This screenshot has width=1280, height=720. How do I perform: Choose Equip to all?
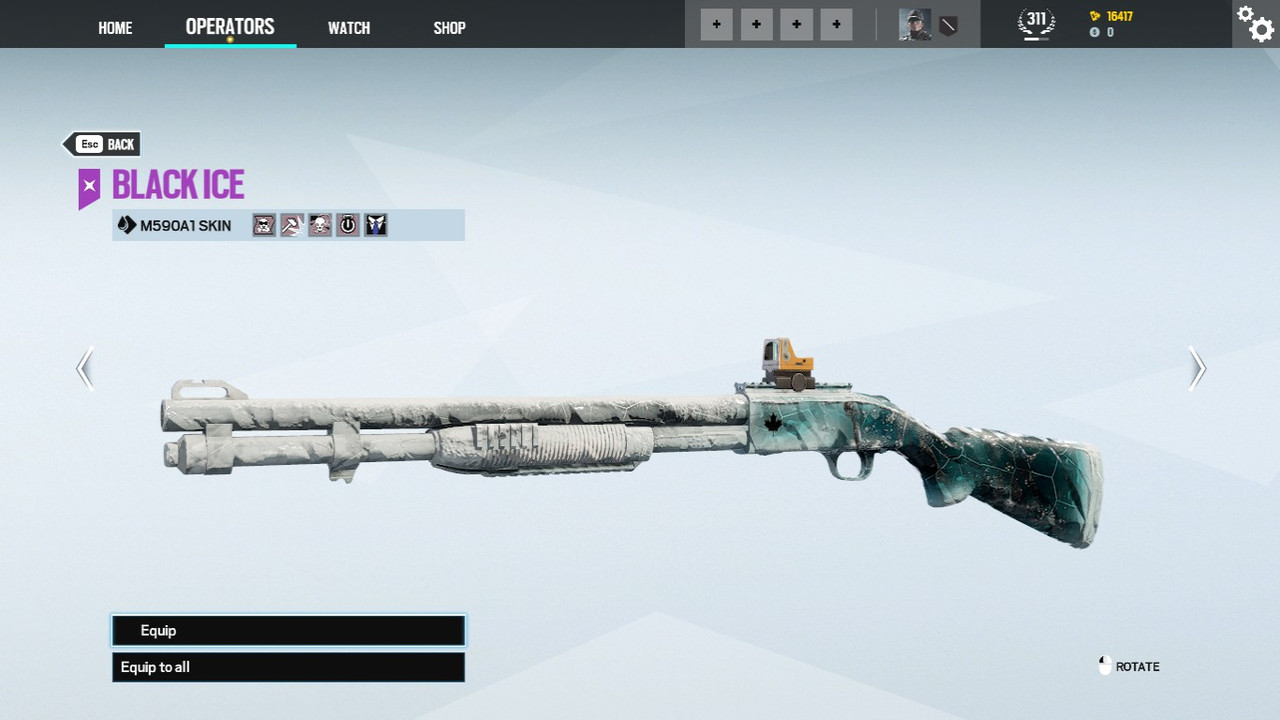(x=288, y=667)
